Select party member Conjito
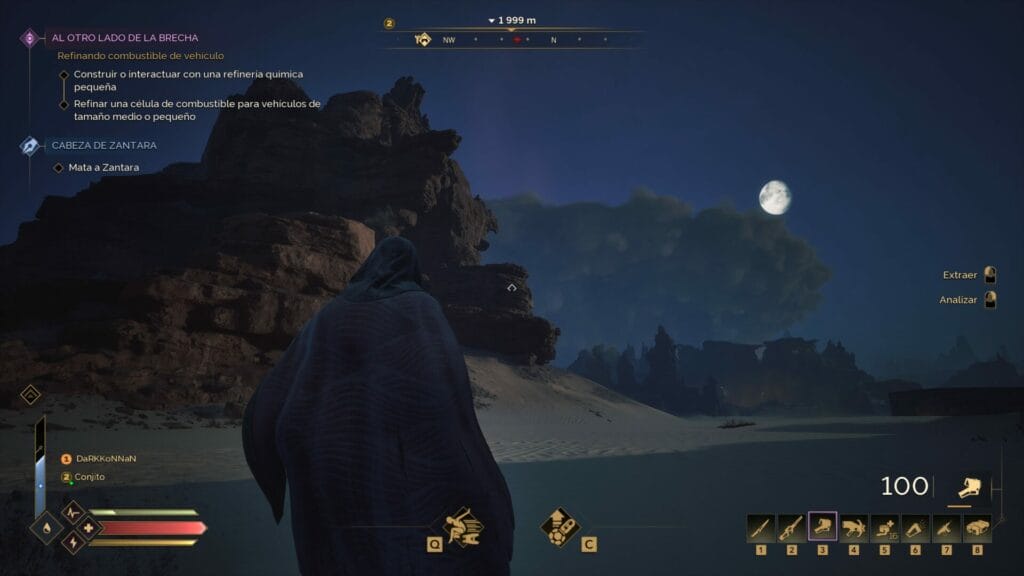Viewport: 1024px width, 576px height. point(90,477)
